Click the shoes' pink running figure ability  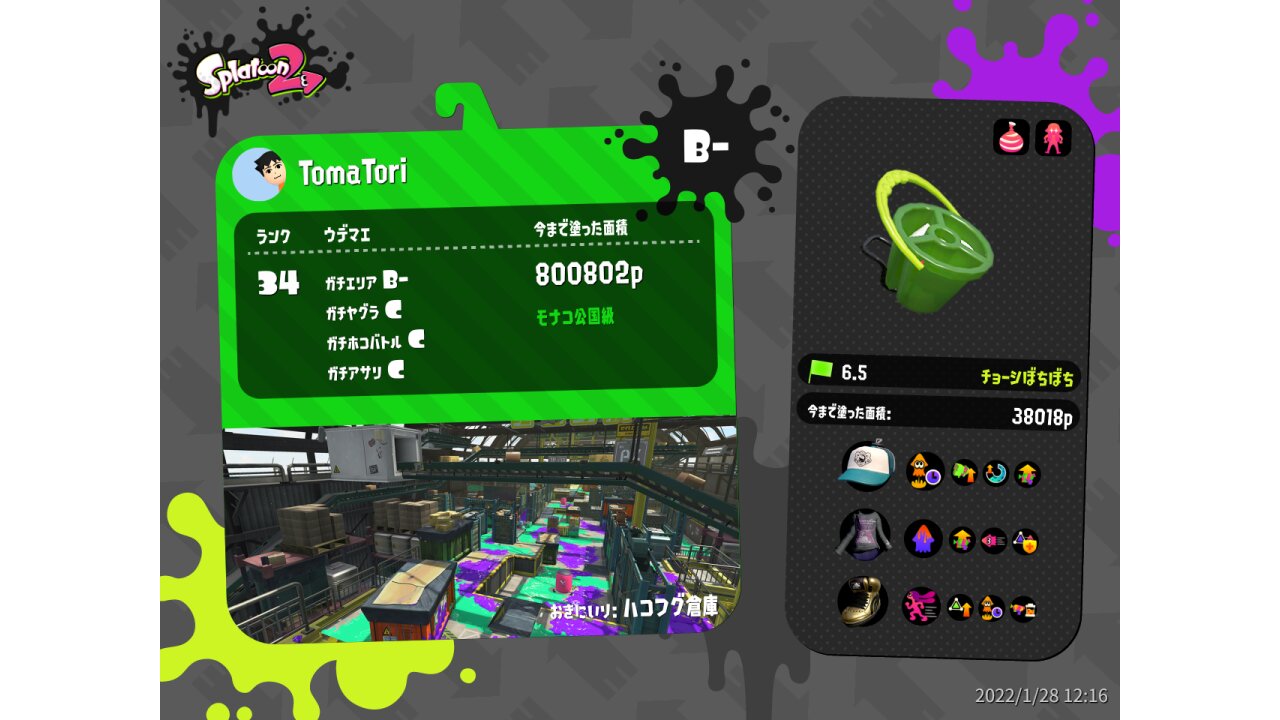[x=921, y=606]
